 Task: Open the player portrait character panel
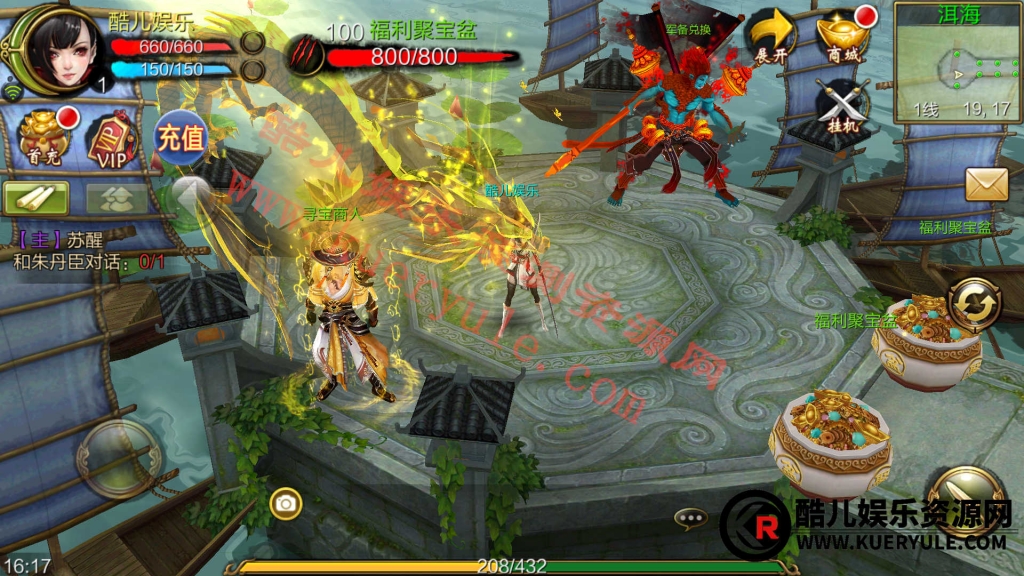(51, 47)
